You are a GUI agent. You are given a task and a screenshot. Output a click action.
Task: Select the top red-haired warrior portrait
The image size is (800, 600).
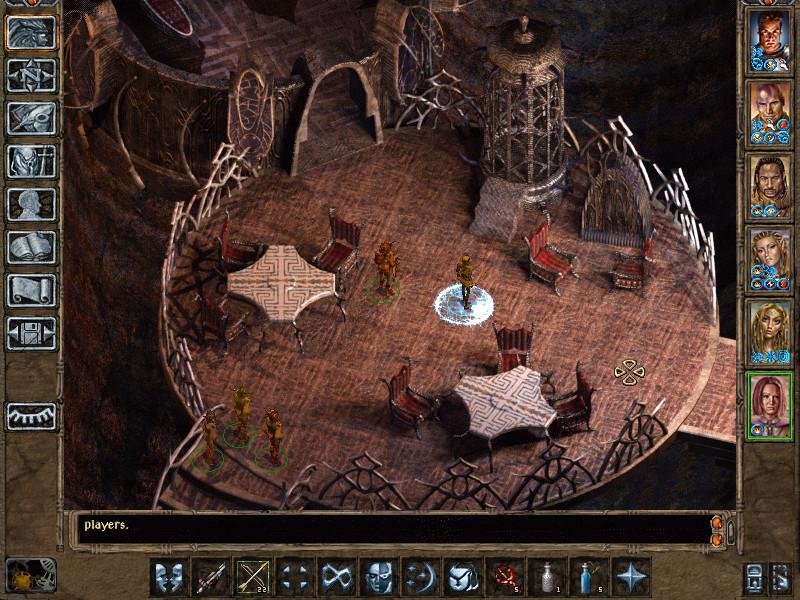(x=770, y=42)
